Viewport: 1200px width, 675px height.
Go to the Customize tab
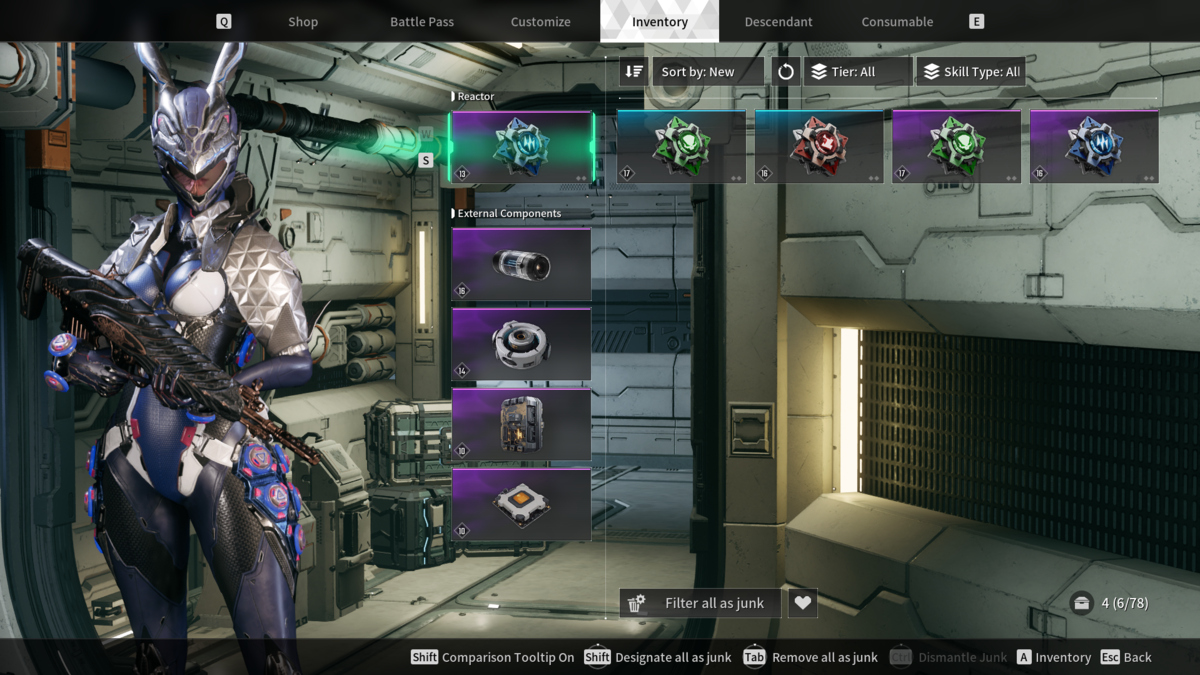[x=540, y=22]
